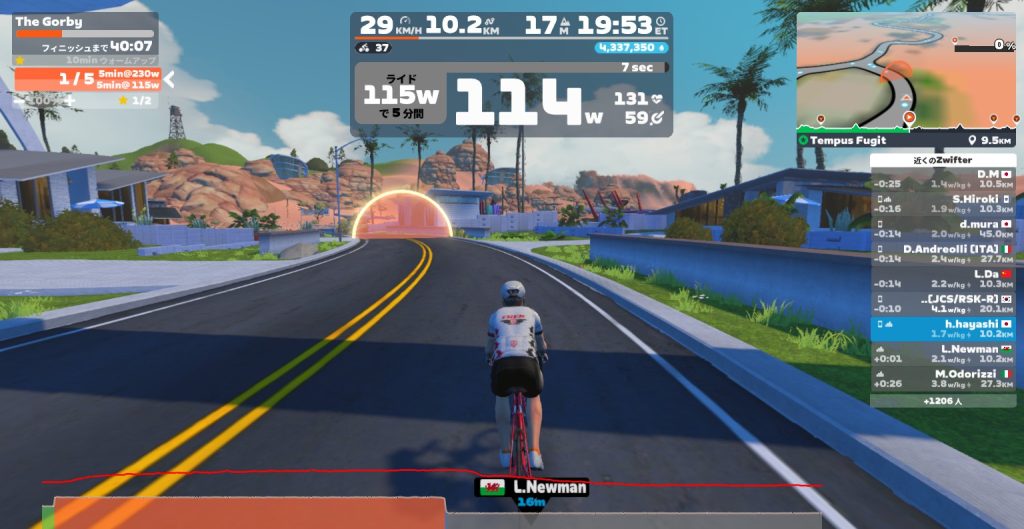Click the 115w for 5 minutes target panel
This screenshot has width=1024, height=529.
coord(401,98)
